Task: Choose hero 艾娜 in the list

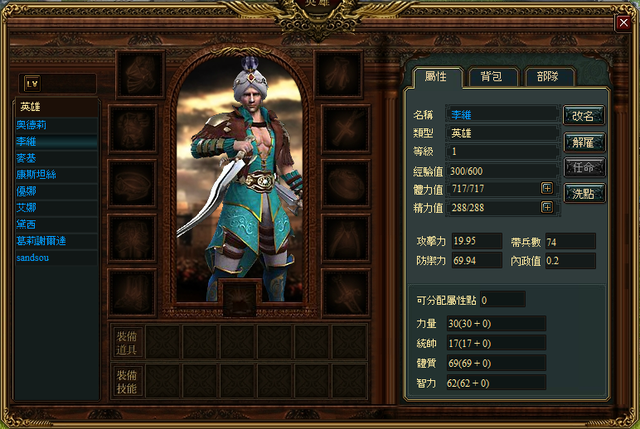Action: pos(55,207)
